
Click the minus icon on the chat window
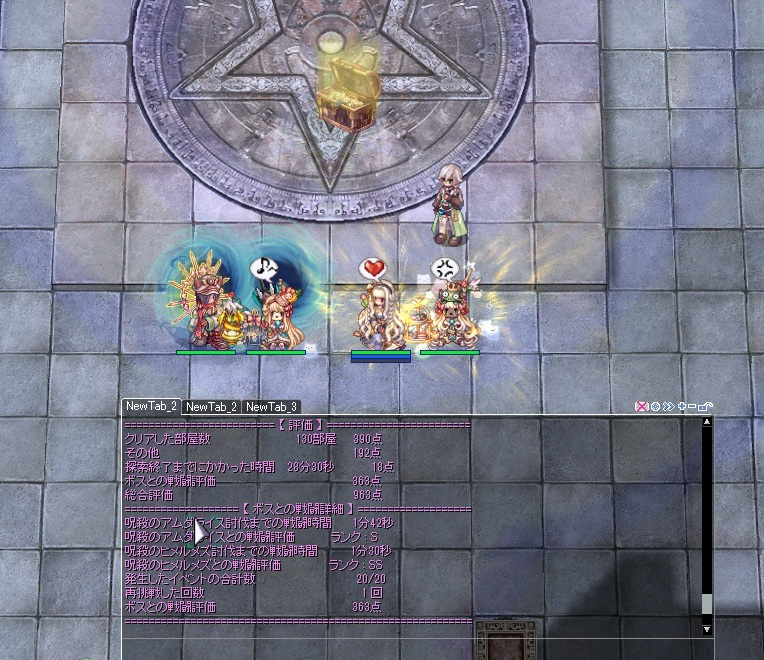pyautogui.click(x=693, y=407)
